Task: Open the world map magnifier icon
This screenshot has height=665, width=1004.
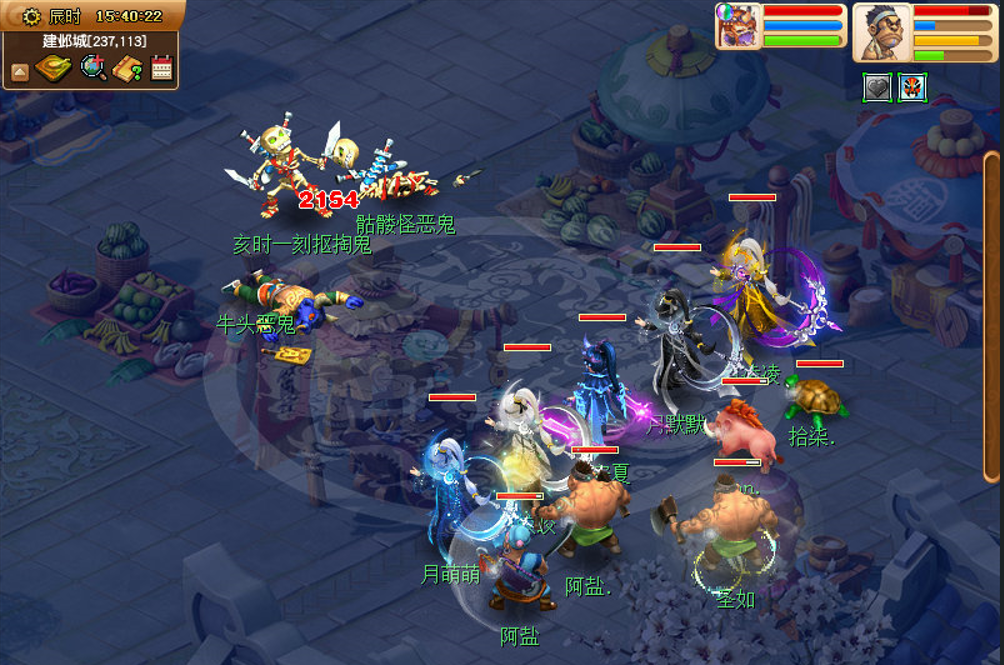Action: pyautogui.click(x=93, y=69)
